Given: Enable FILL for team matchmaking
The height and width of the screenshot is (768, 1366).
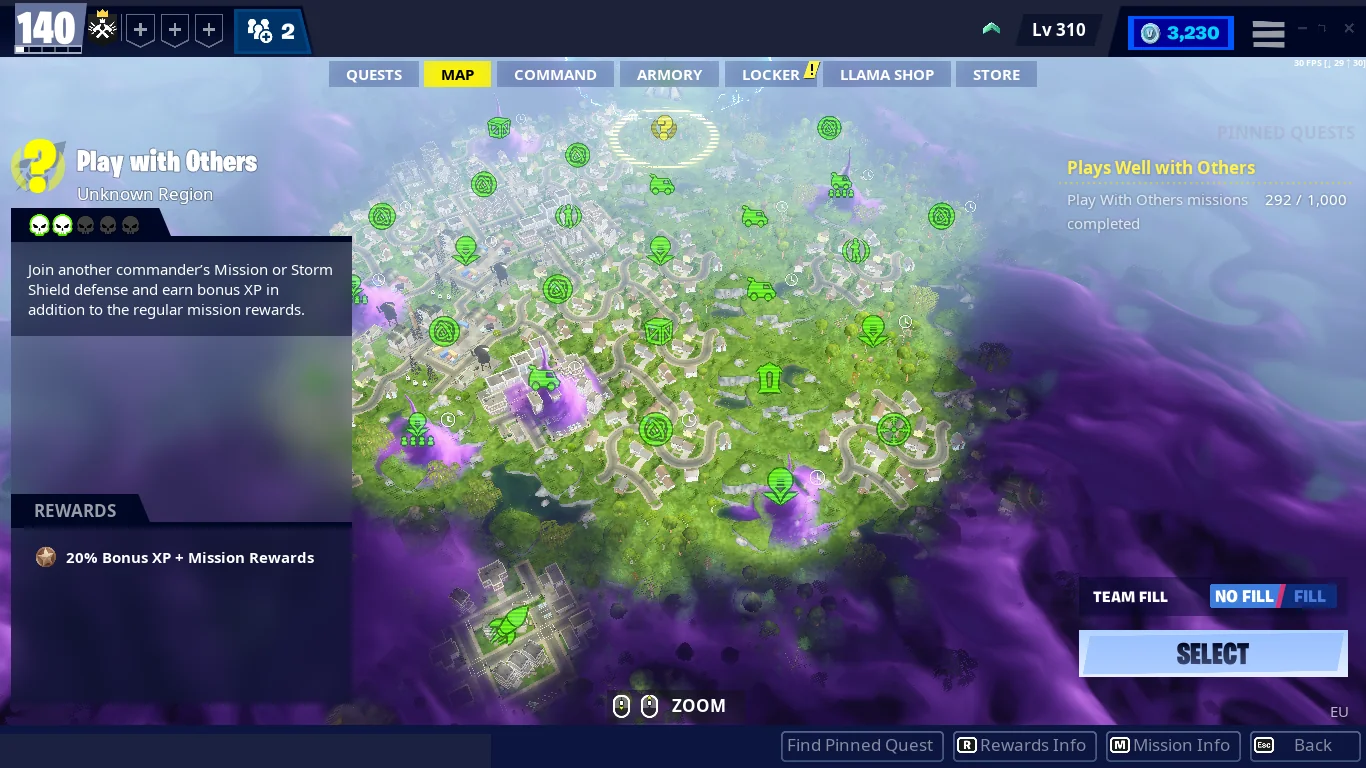Looking at the screenshot, I should pyautogui.click(x=1310, y=596).
